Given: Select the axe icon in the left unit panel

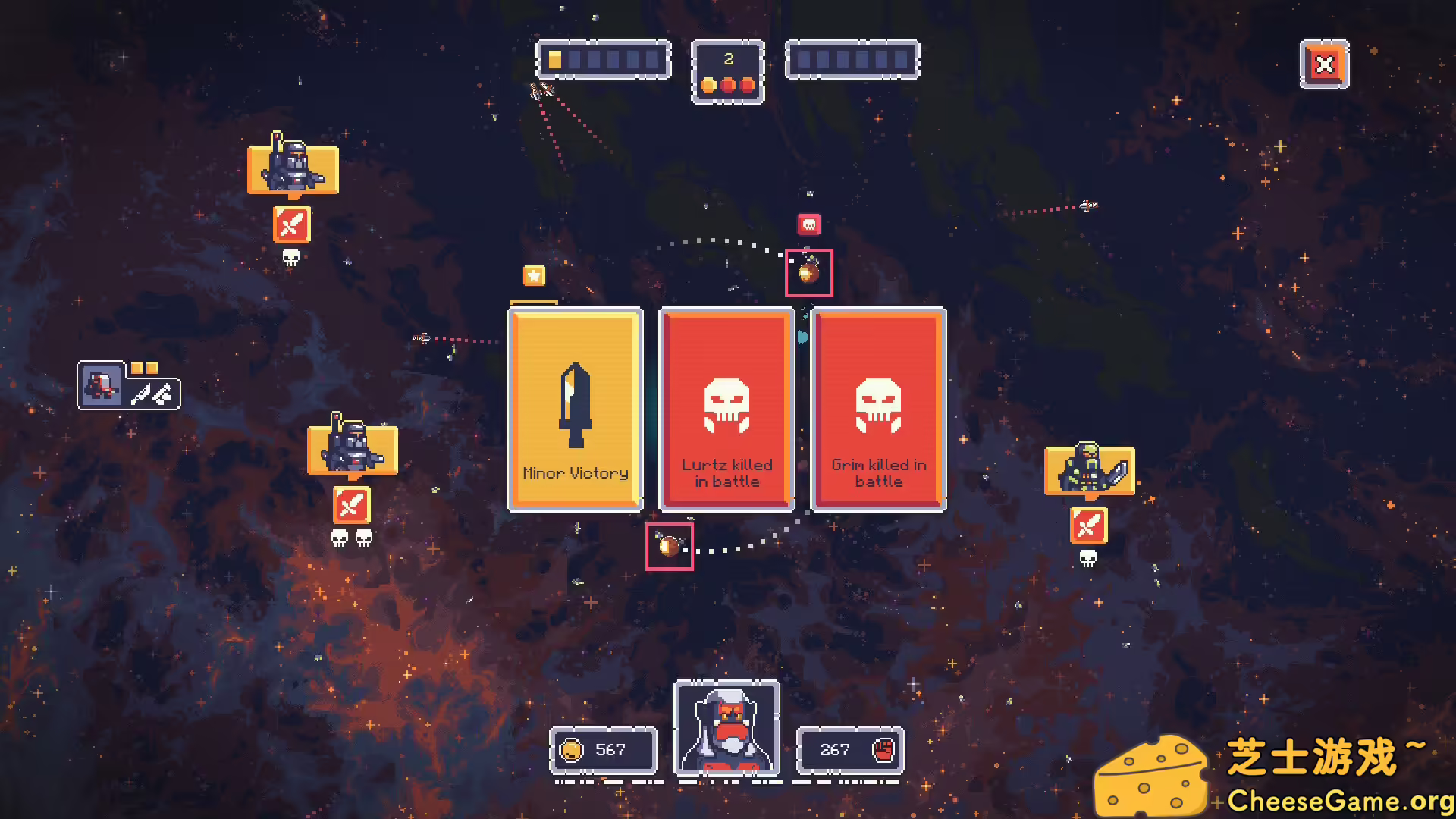Looking at the screenshot, I should (x=162, y=394).
